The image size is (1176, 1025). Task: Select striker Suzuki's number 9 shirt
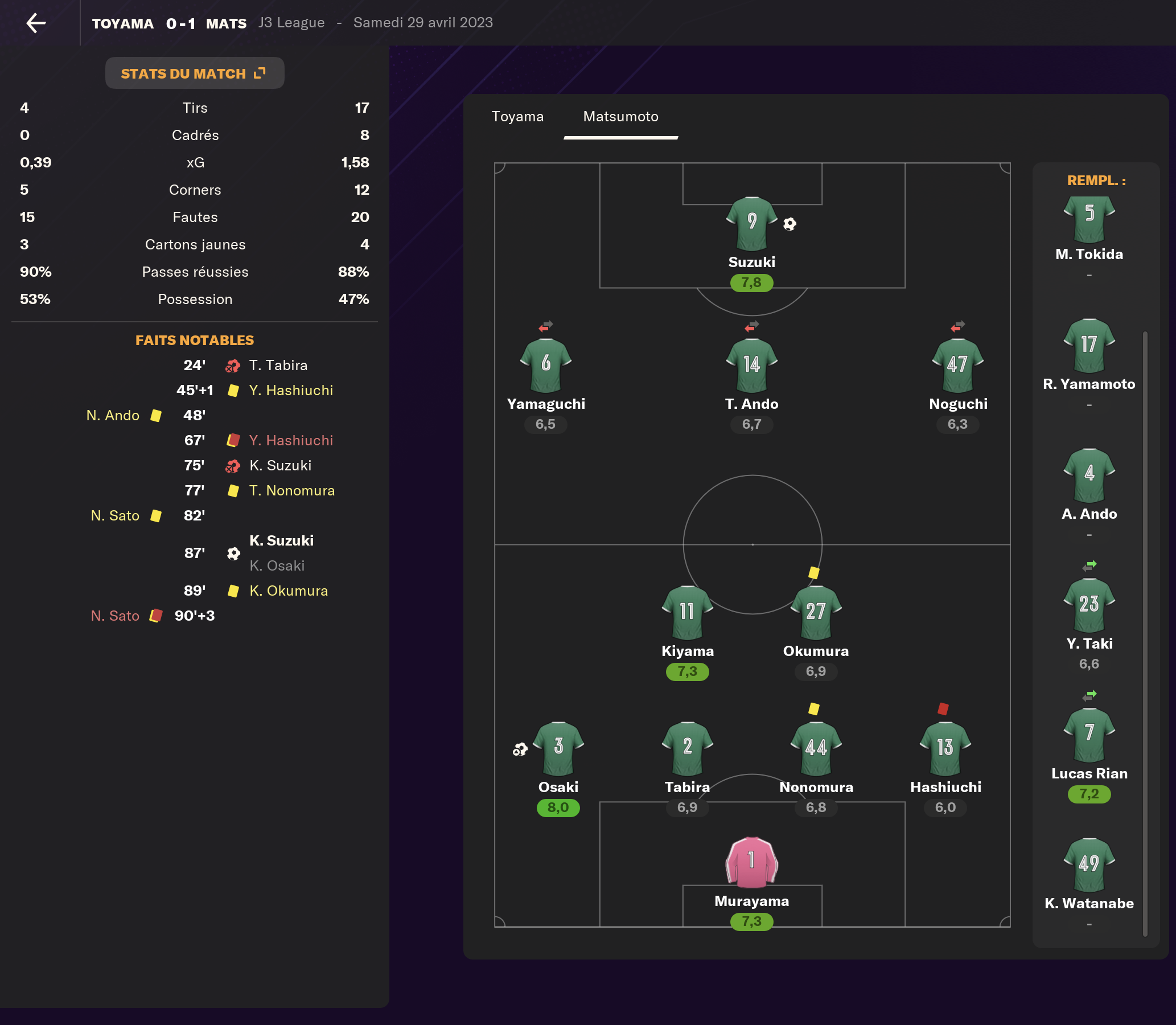coord(751,224)
